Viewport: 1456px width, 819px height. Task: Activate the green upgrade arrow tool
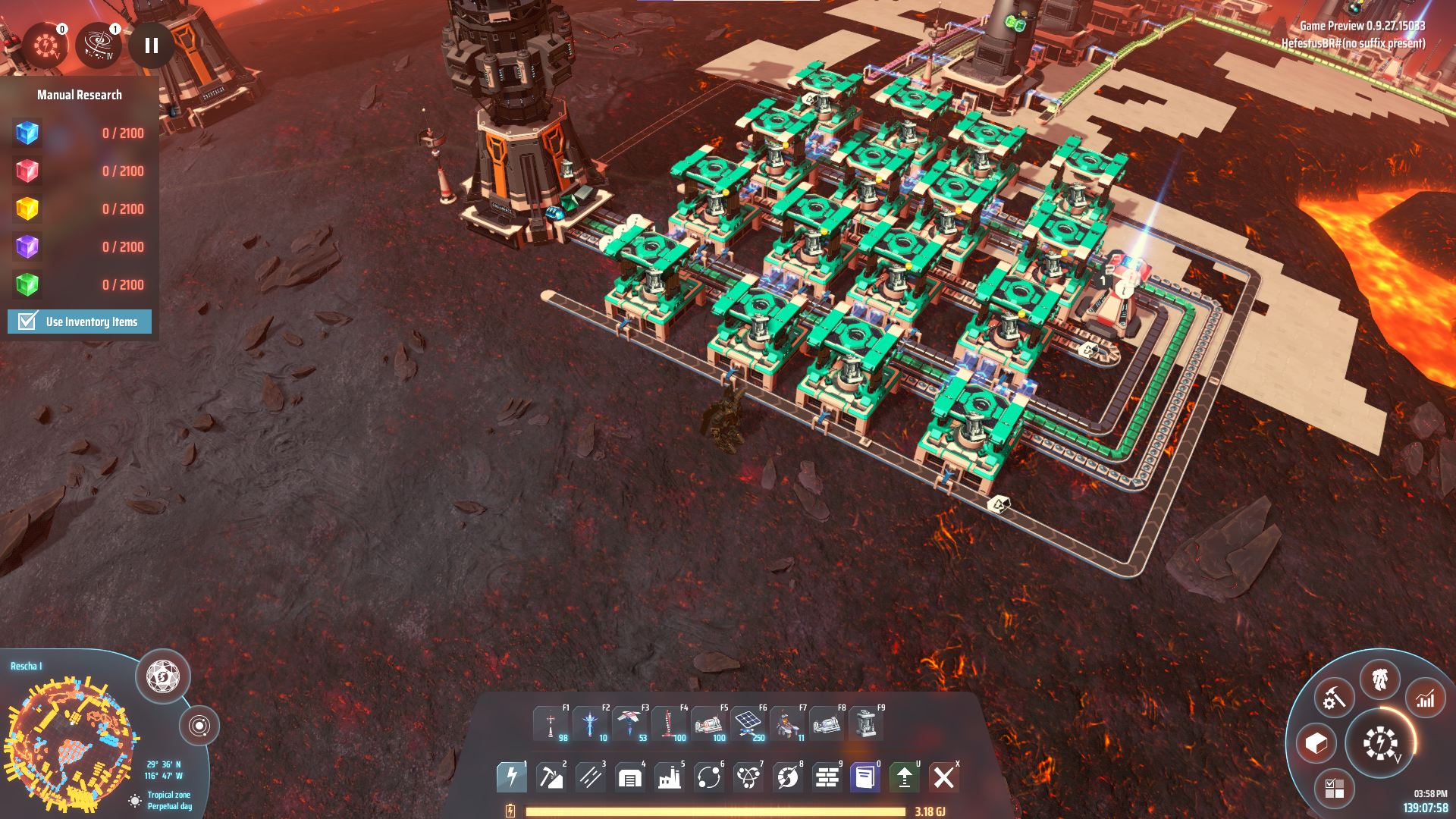click(x=905, y=777)
